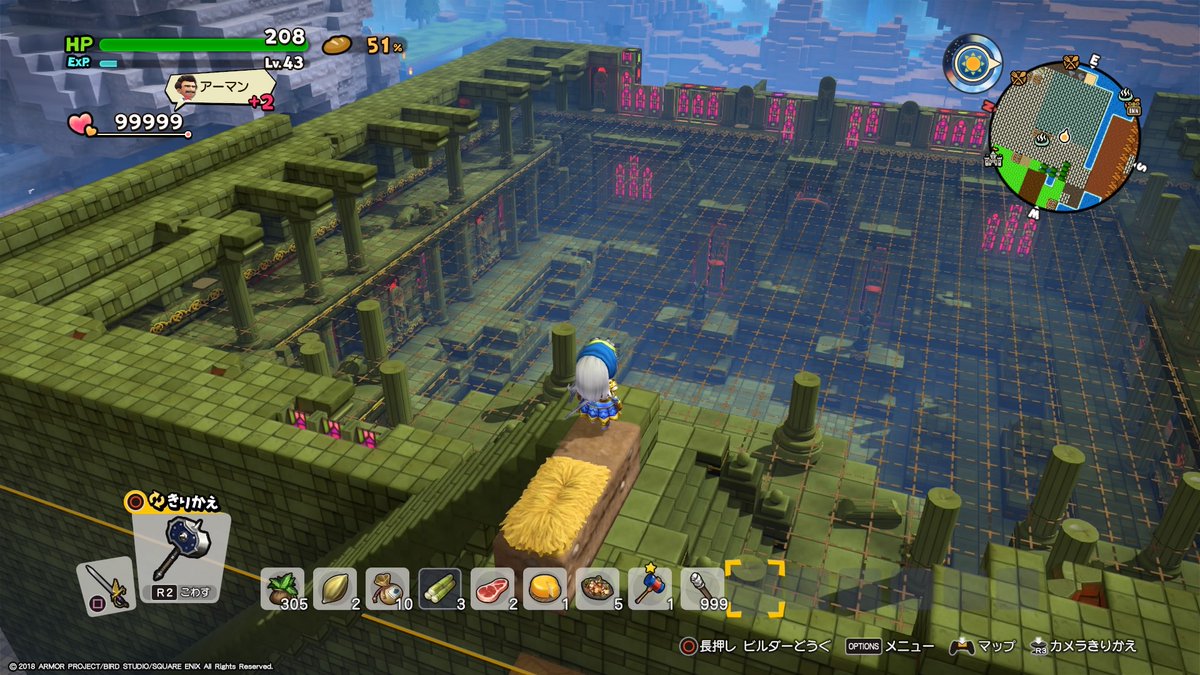Open the circular minimap
The image size is (1200, 675).
[1064, 136]
